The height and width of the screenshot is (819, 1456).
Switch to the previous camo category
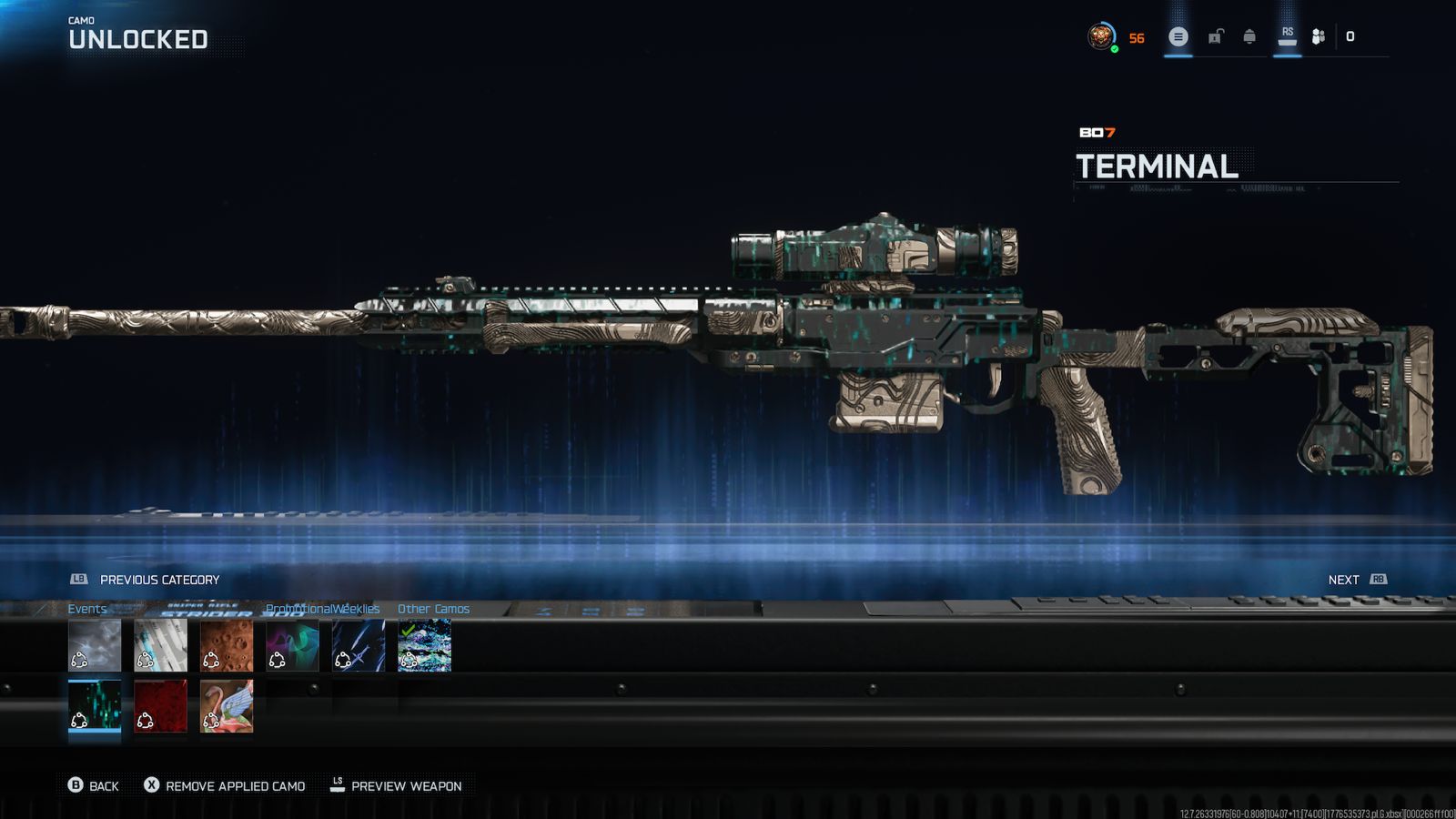tap(146, 580)
